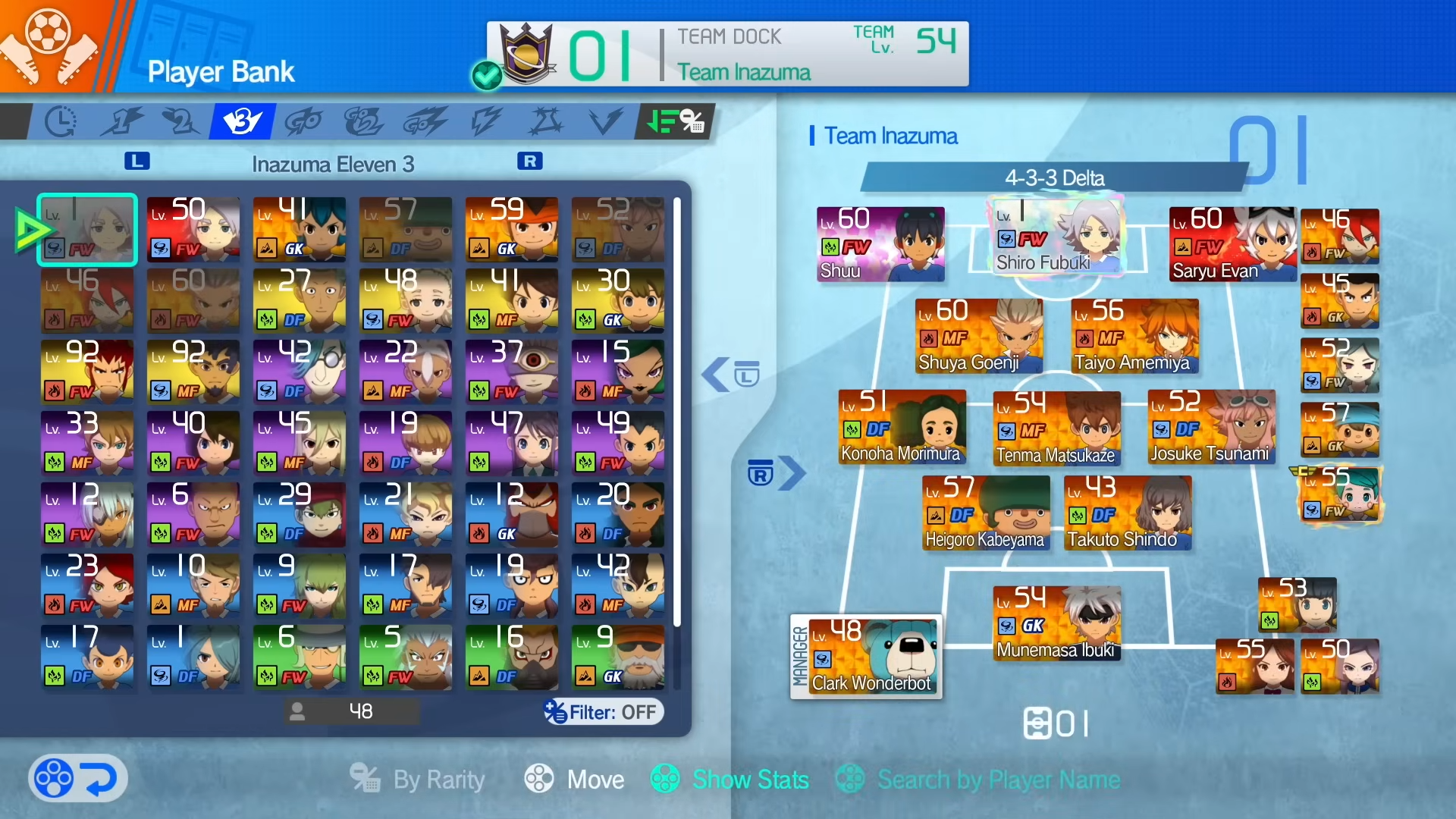
Task: Select Heigoro Kabeyama's card
Action: [986, 513]
